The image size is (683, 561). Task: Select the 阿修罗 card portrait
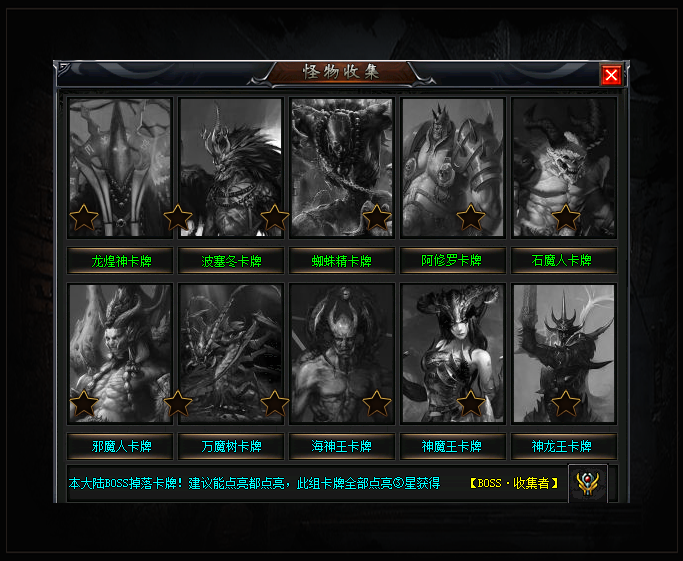click(453, 167)
